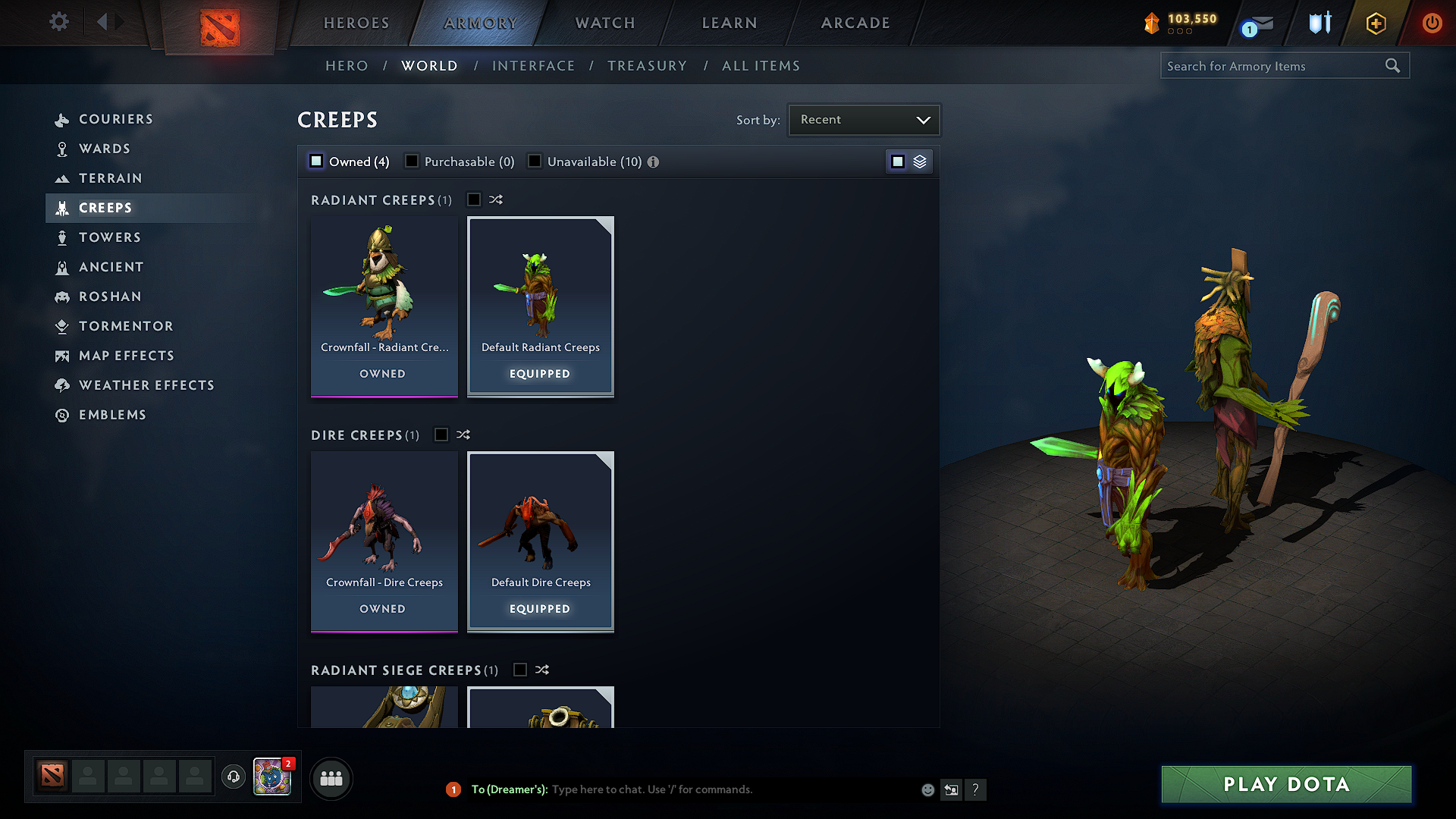This screenshot has width=1456, height=819.
Task: Enable the Purchasable items filter
Action: (412, 161)
